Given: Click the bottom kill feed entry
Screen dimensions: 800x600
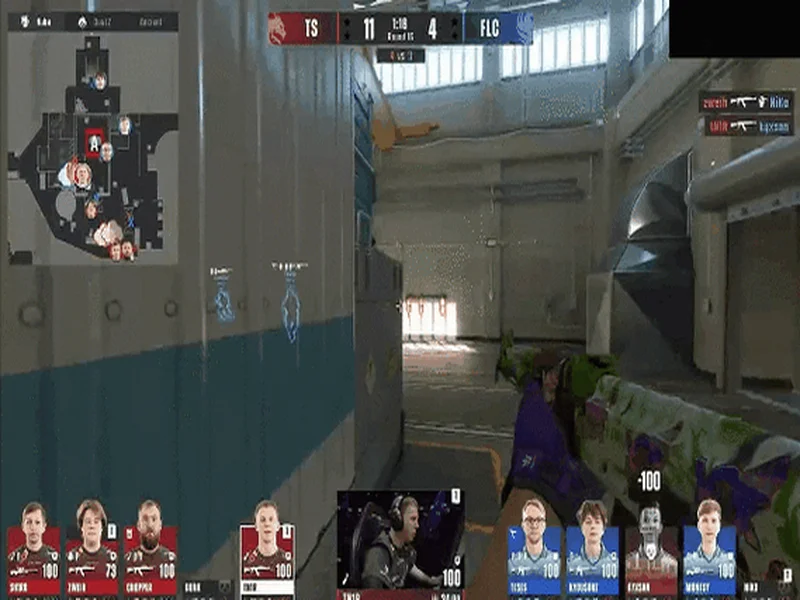Looking at the screenshot, I should tap(748, 126).
